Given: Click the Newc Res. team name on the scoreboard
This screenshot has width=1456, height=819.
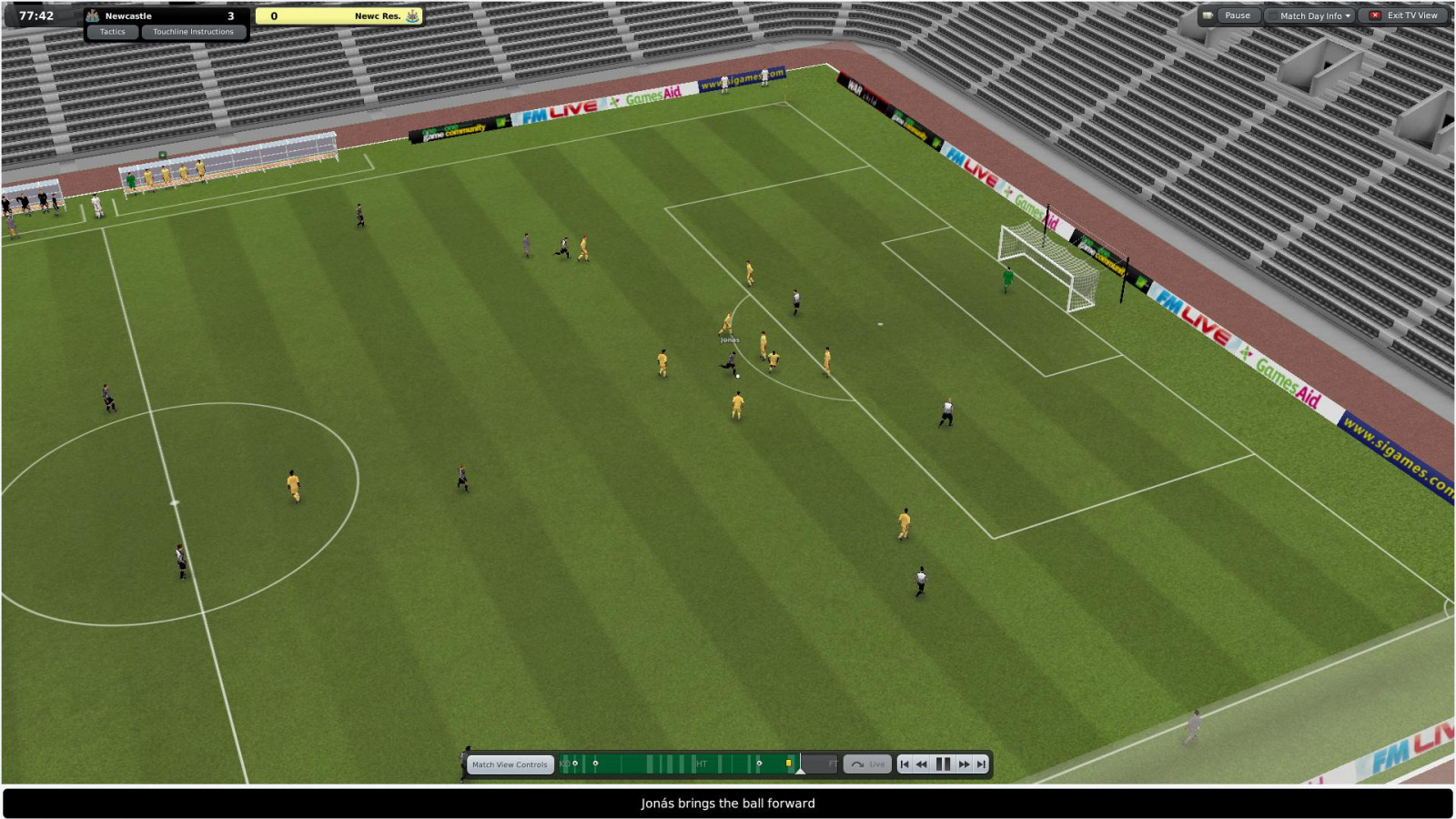Looking at the screenshot, I should (x=378, y=15).
